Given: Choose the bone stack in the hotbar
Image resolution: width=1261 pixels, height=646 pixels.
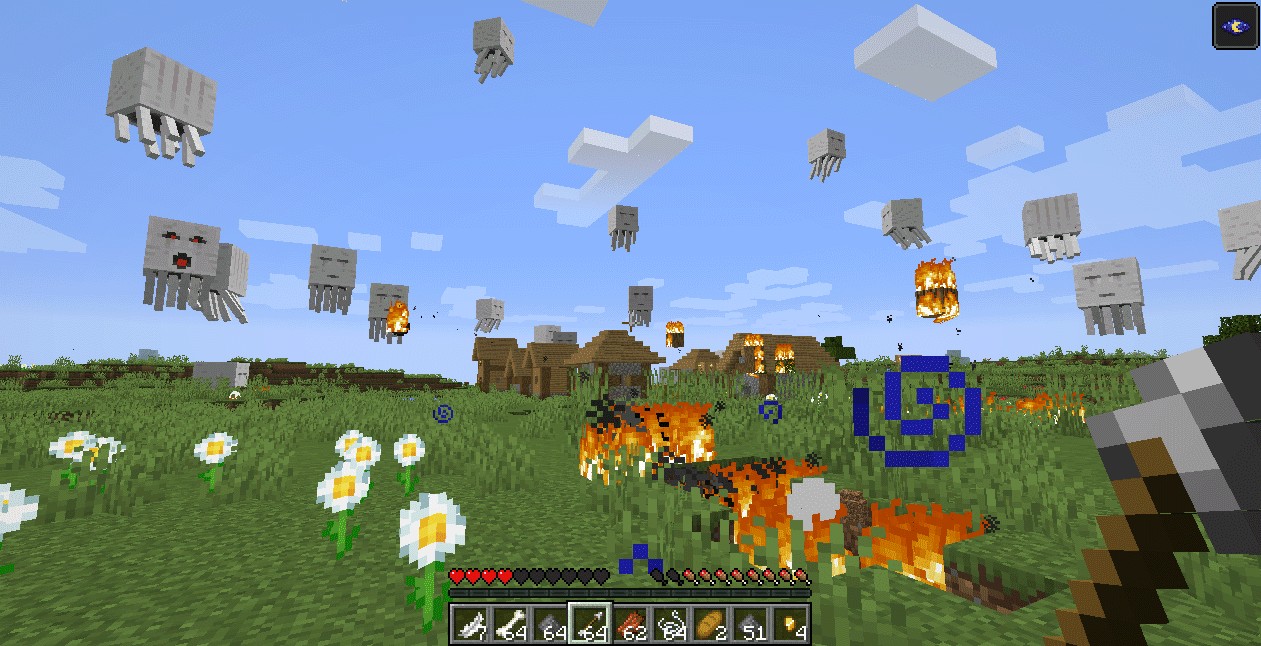Looking at the screenshot, I should [x=510, y=623].
